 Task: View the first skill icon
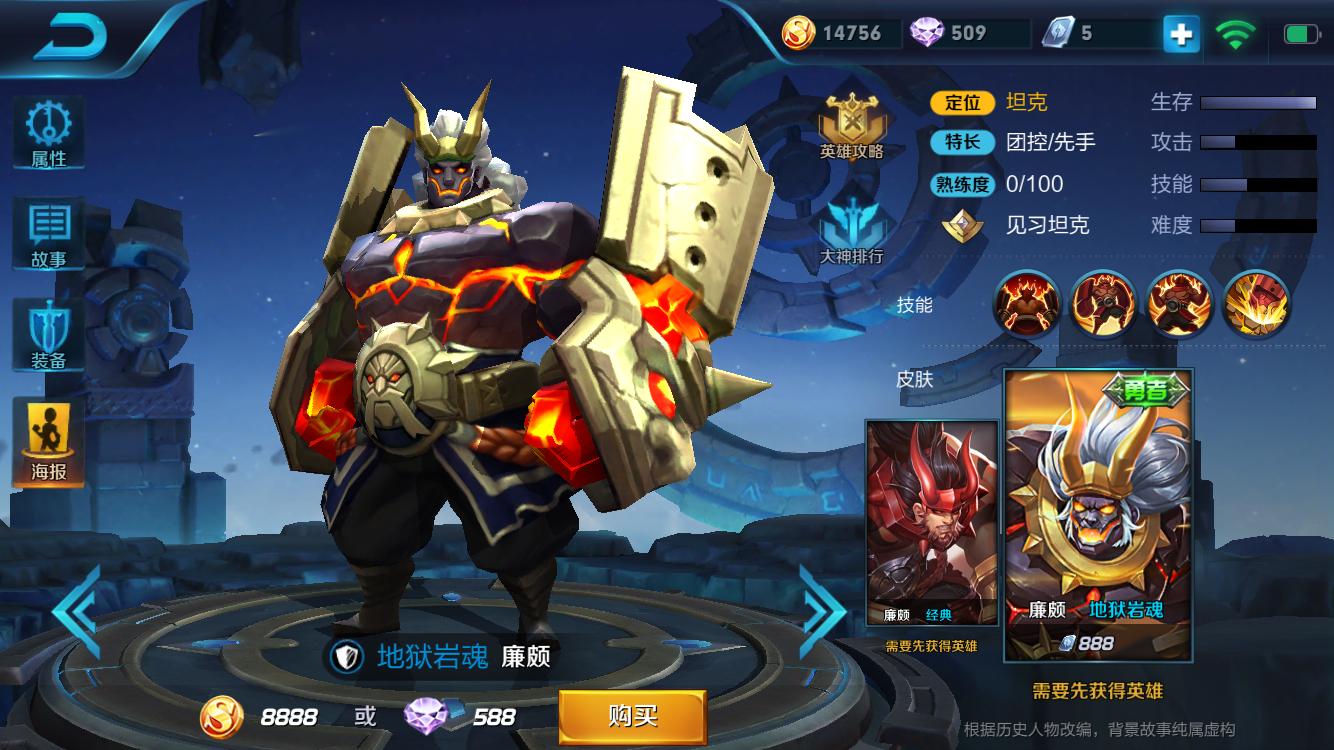click(x=1026, y=303)
